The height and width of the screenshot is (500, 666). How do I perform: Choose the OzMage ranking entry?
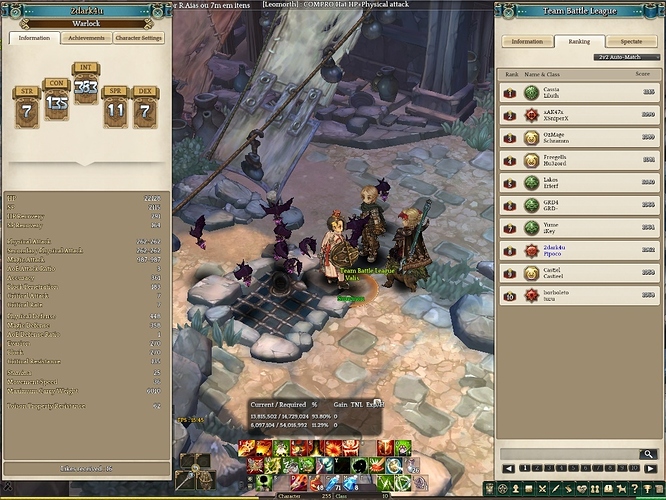pos(580,136)
